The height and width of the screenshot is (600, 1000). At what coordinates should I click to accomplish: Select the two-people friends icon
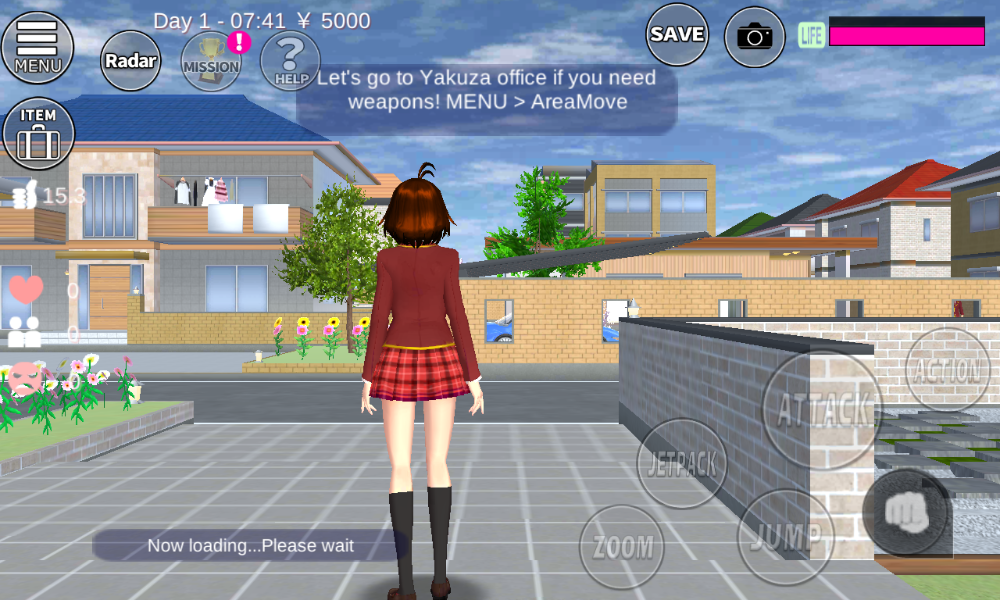point(24,332)
